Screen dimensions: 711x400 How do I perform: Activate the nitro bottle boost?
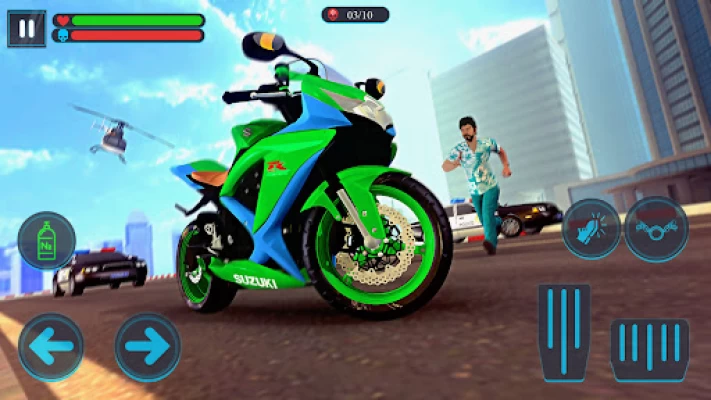pyautogui.click(x=47, y=242)
